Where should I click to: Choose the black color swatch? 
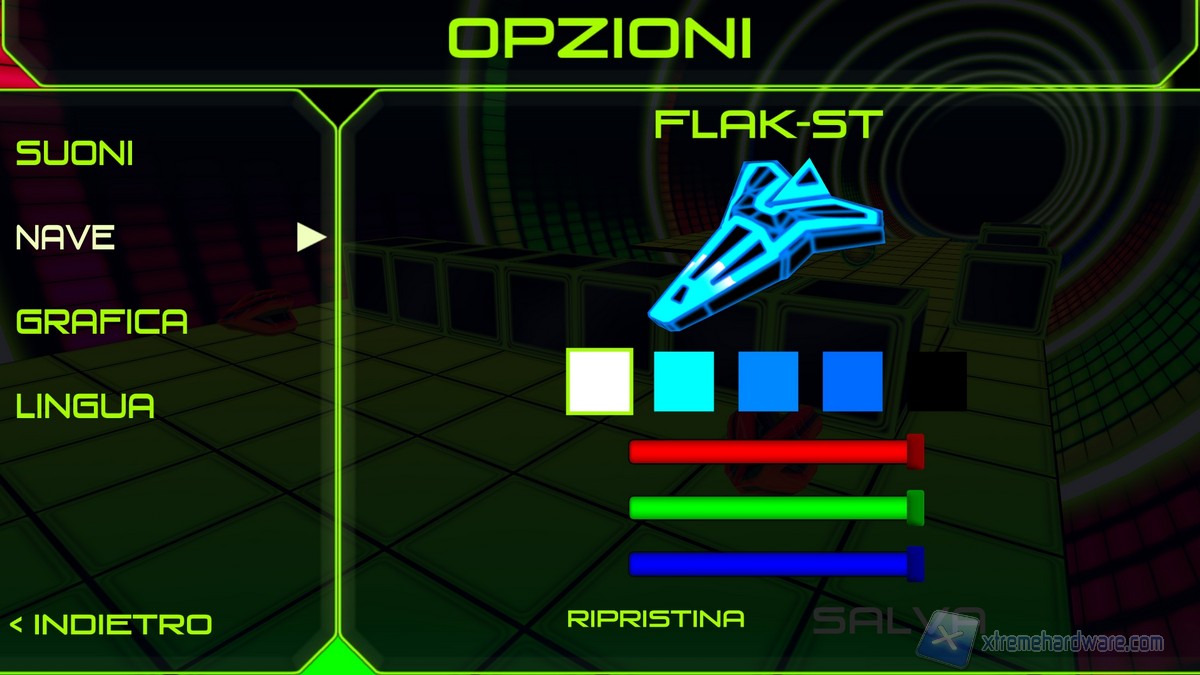[938, 381]
